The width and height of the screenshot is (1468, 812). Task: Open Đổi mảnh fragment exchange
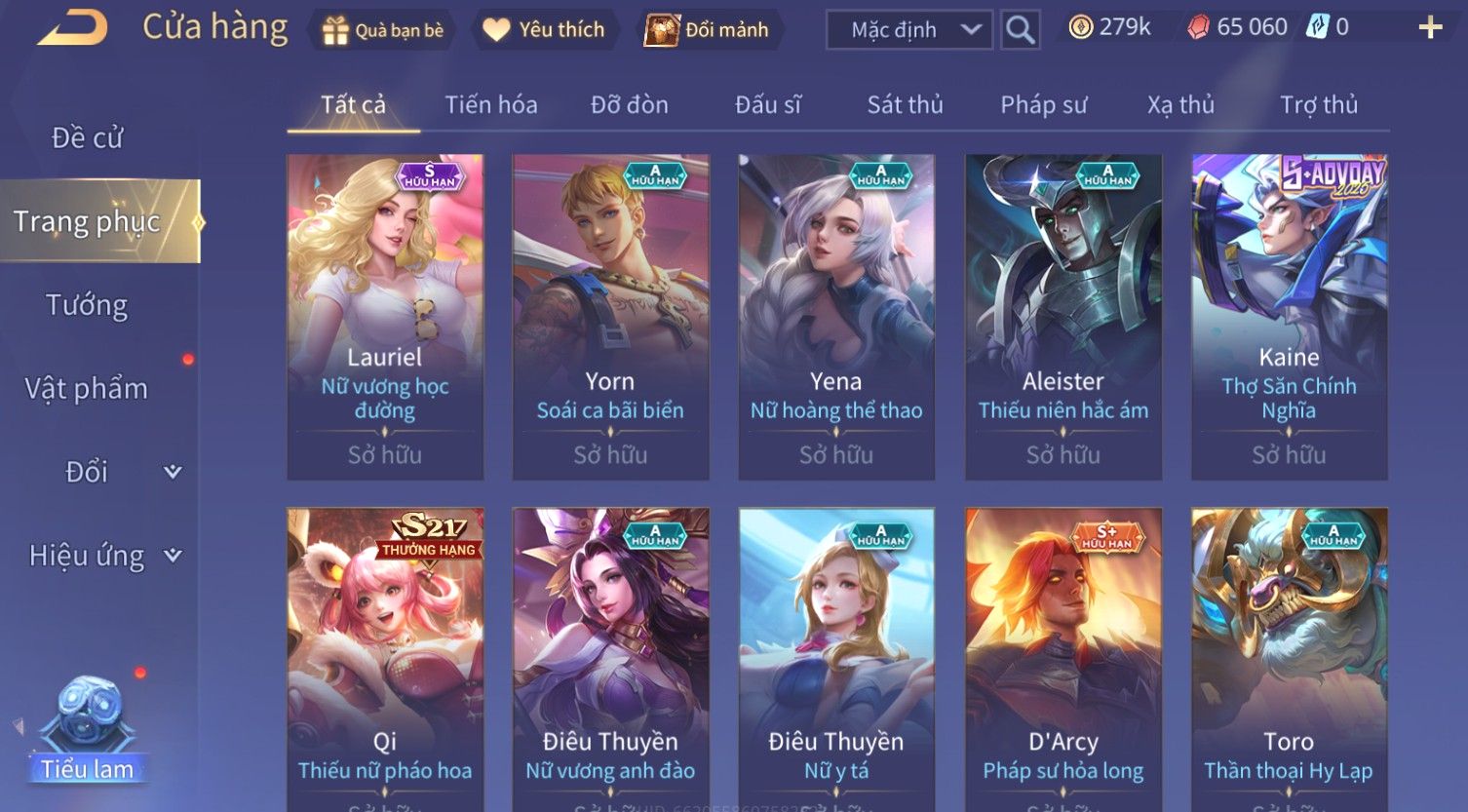tap(707, 30)
